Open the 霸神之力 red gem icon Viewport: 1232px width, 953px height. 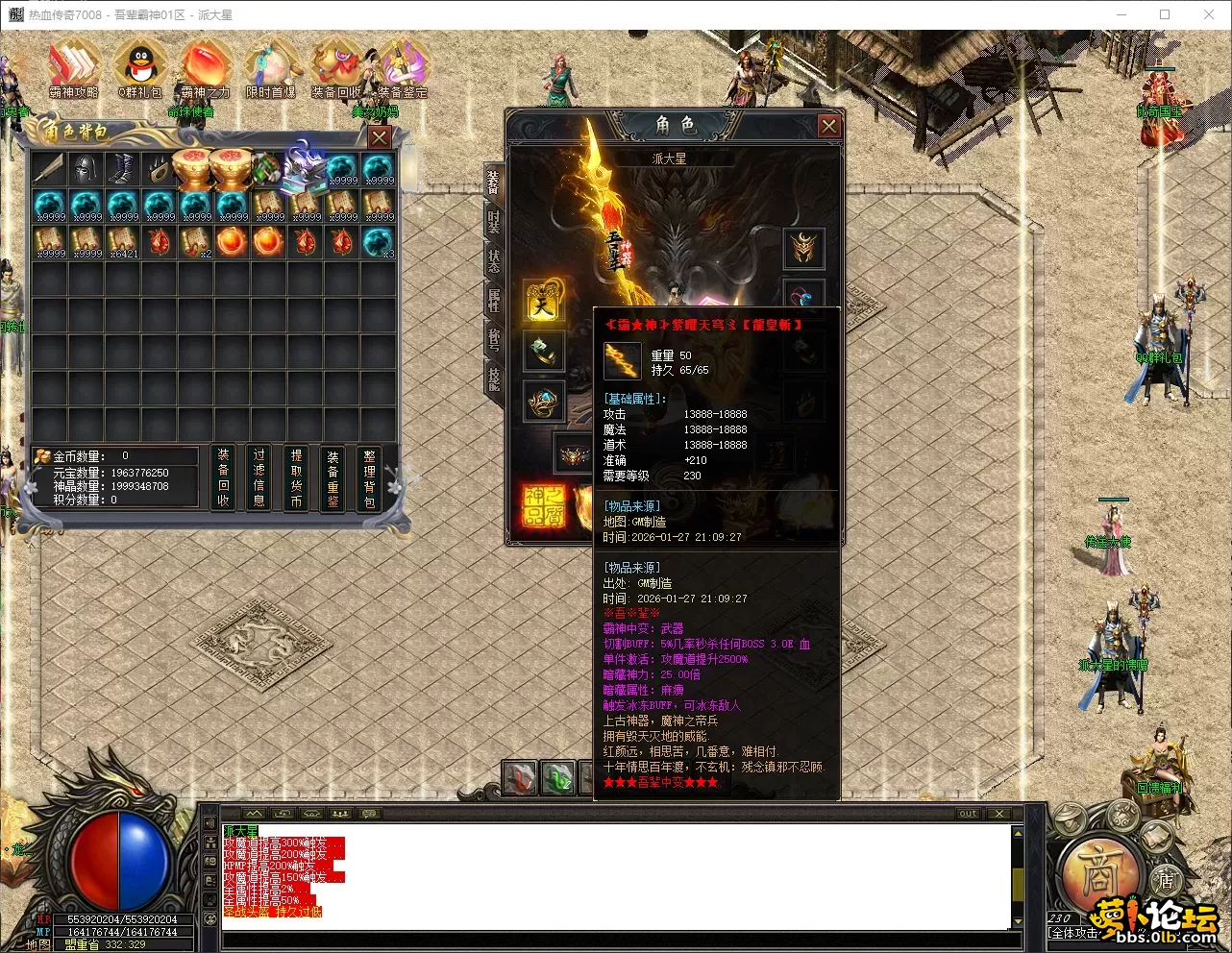tap(205, 69)
